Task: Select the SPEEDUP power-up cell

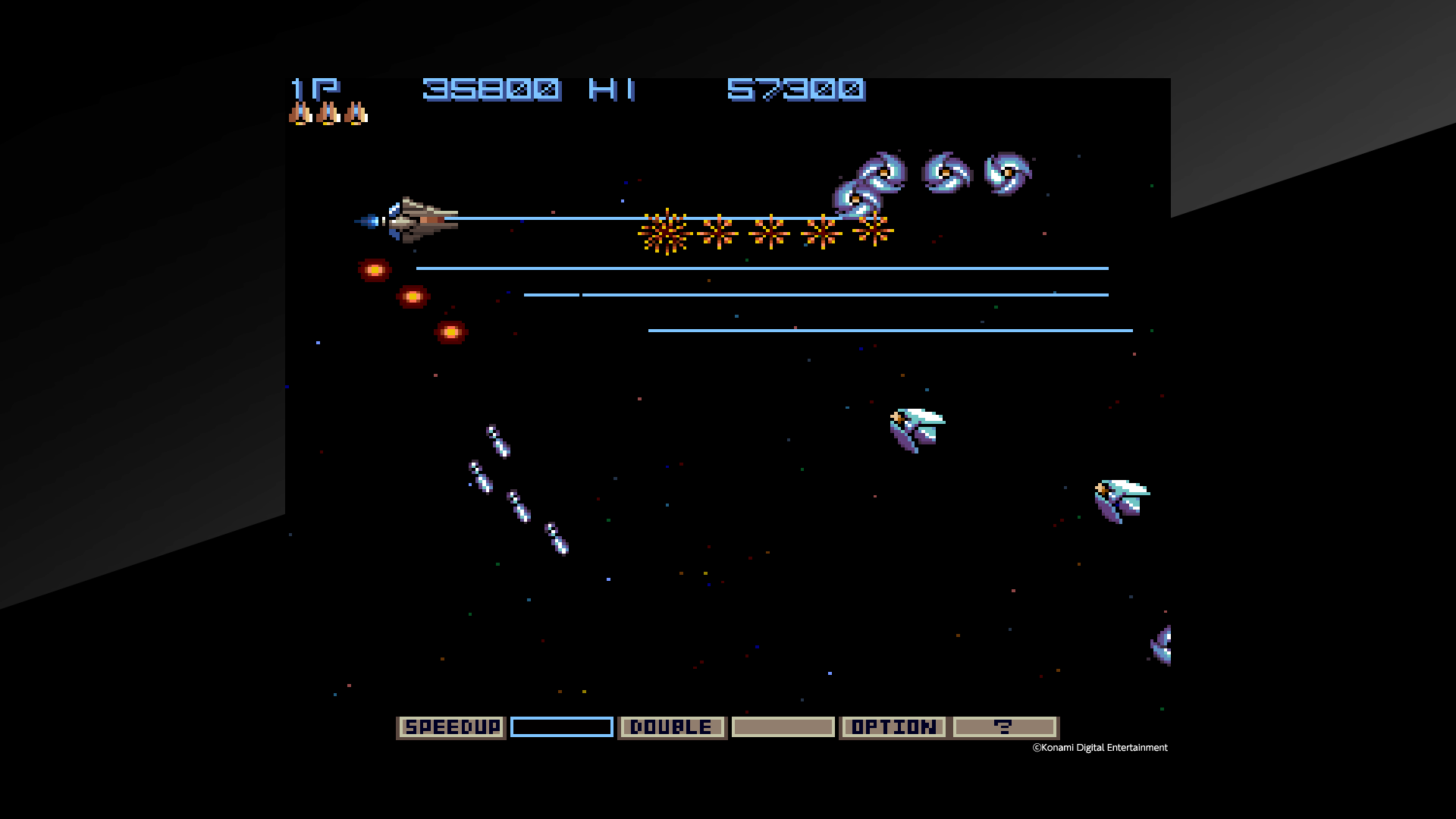Action: coord(450,726)
